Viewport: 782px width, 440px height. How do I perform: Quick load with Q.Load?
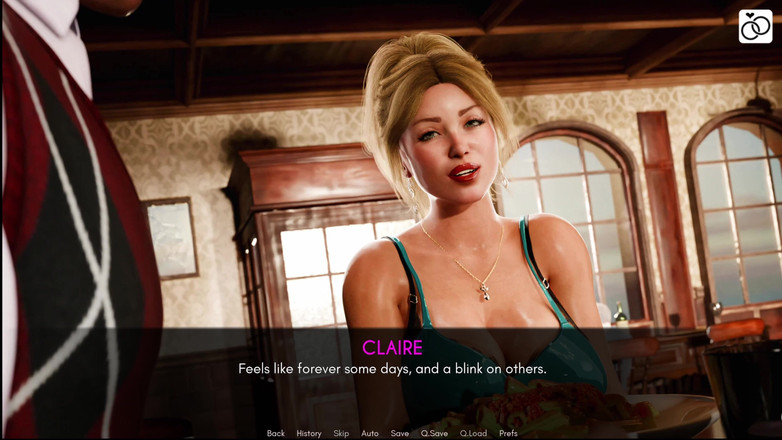(473, 433)
